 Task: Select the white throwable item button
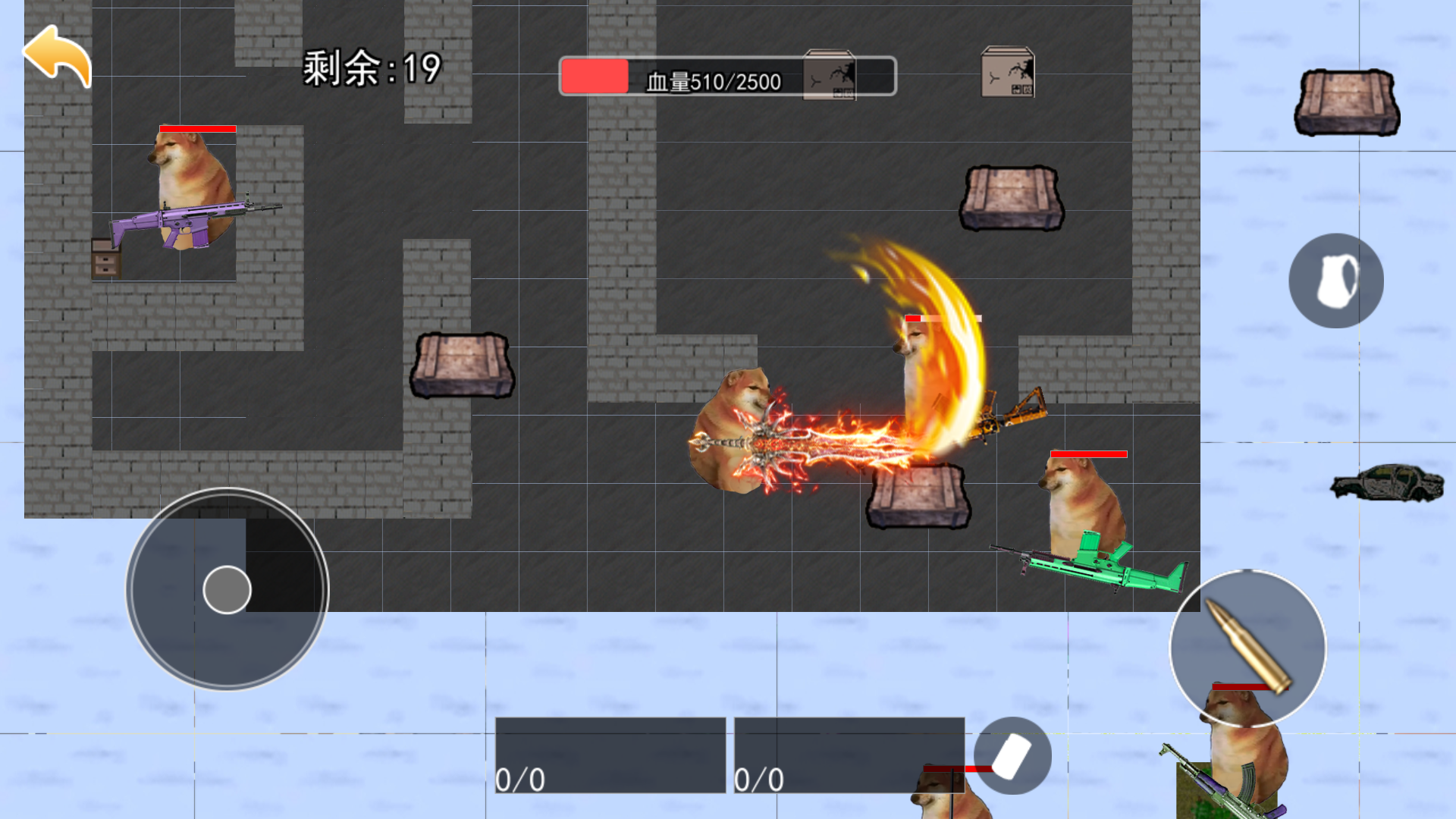coord(1014,756)
